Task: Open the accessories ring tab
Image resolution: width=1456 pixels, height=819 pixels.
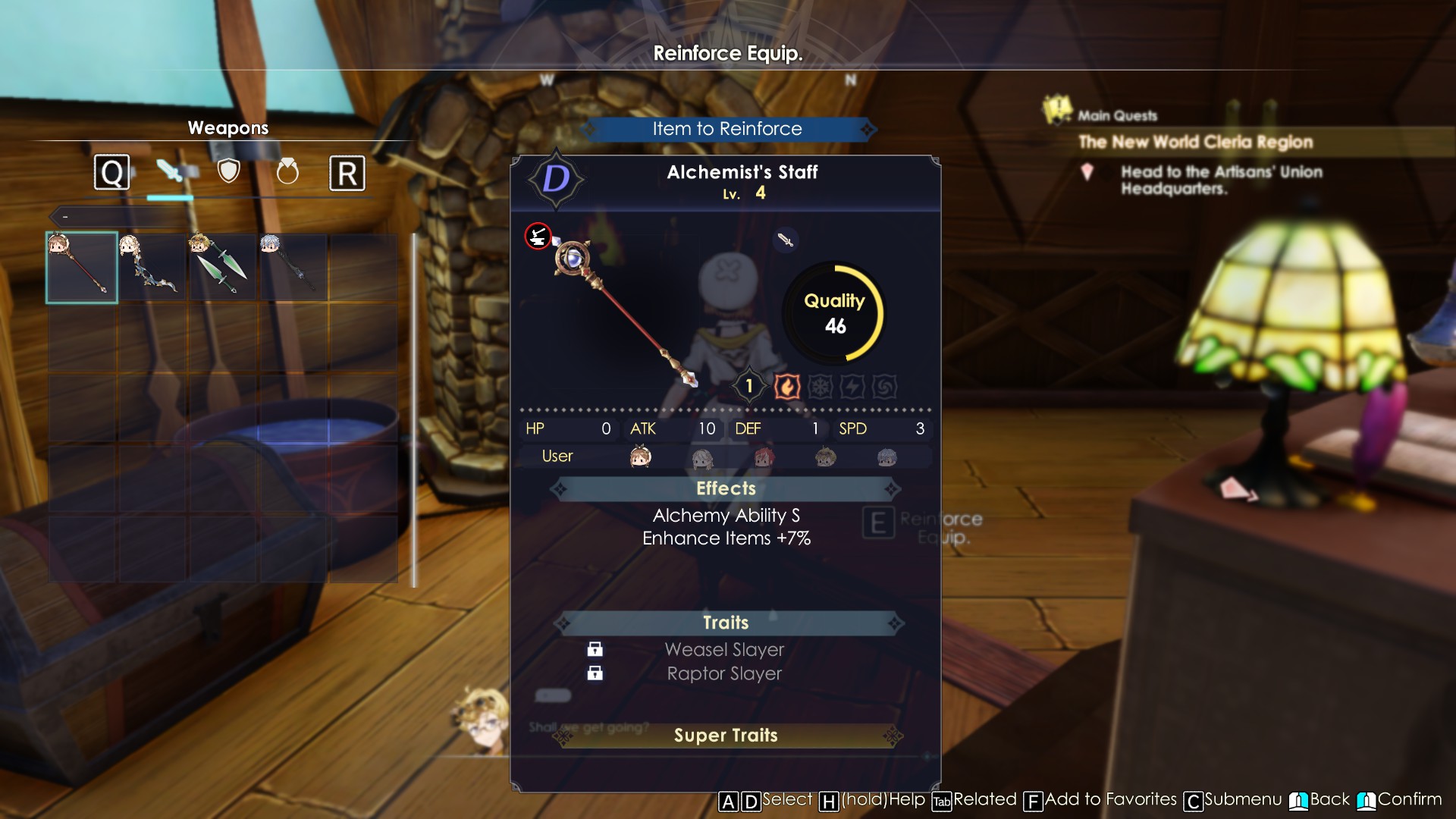Action: 287,172
